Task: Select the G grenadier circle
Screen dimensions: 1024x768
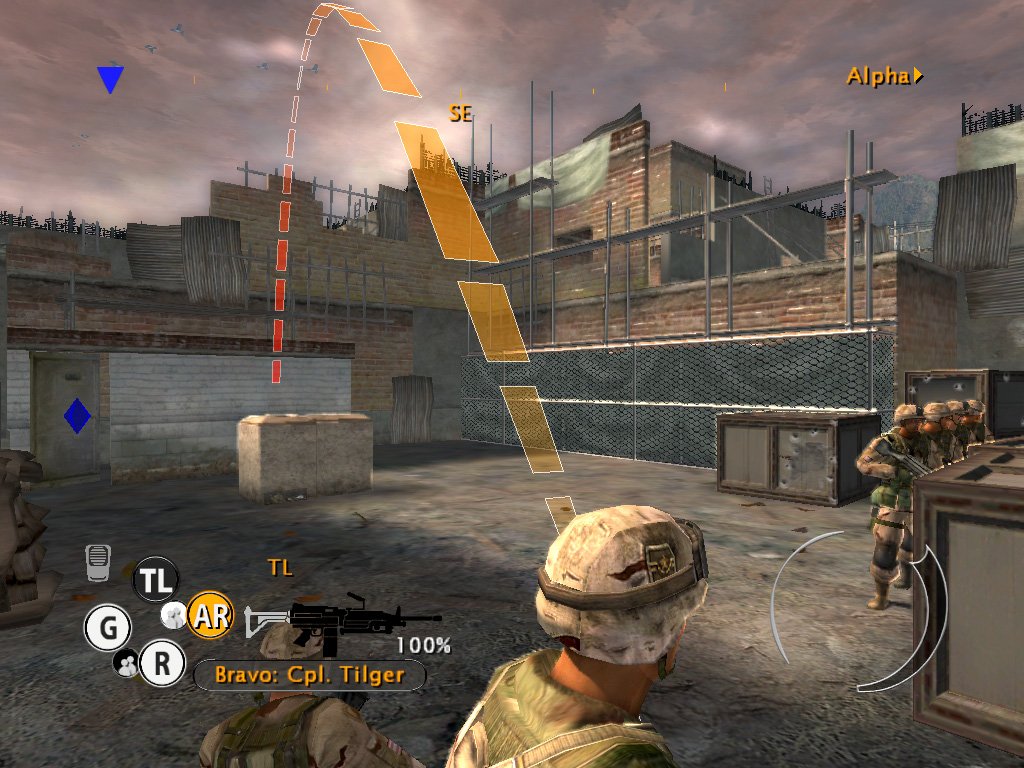Action: point(107,628)
